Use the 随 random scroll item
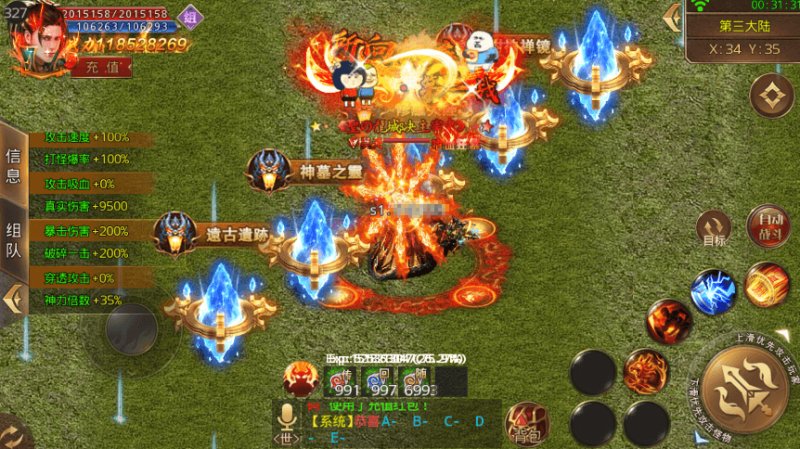 point(413,381)
